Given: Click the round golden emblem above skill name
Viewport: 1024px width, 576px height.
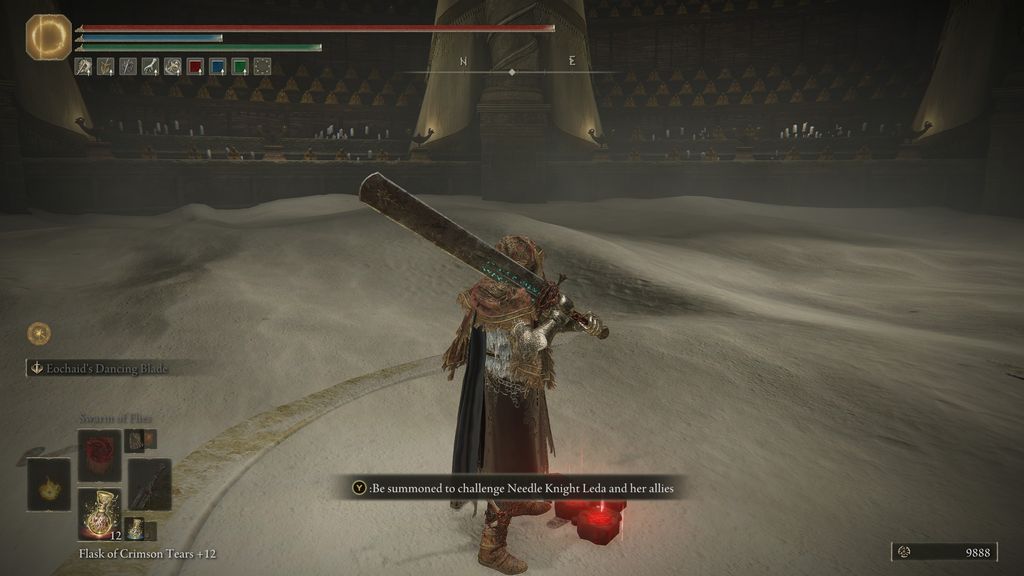Looking at the screenshot, I should [39, 334].
